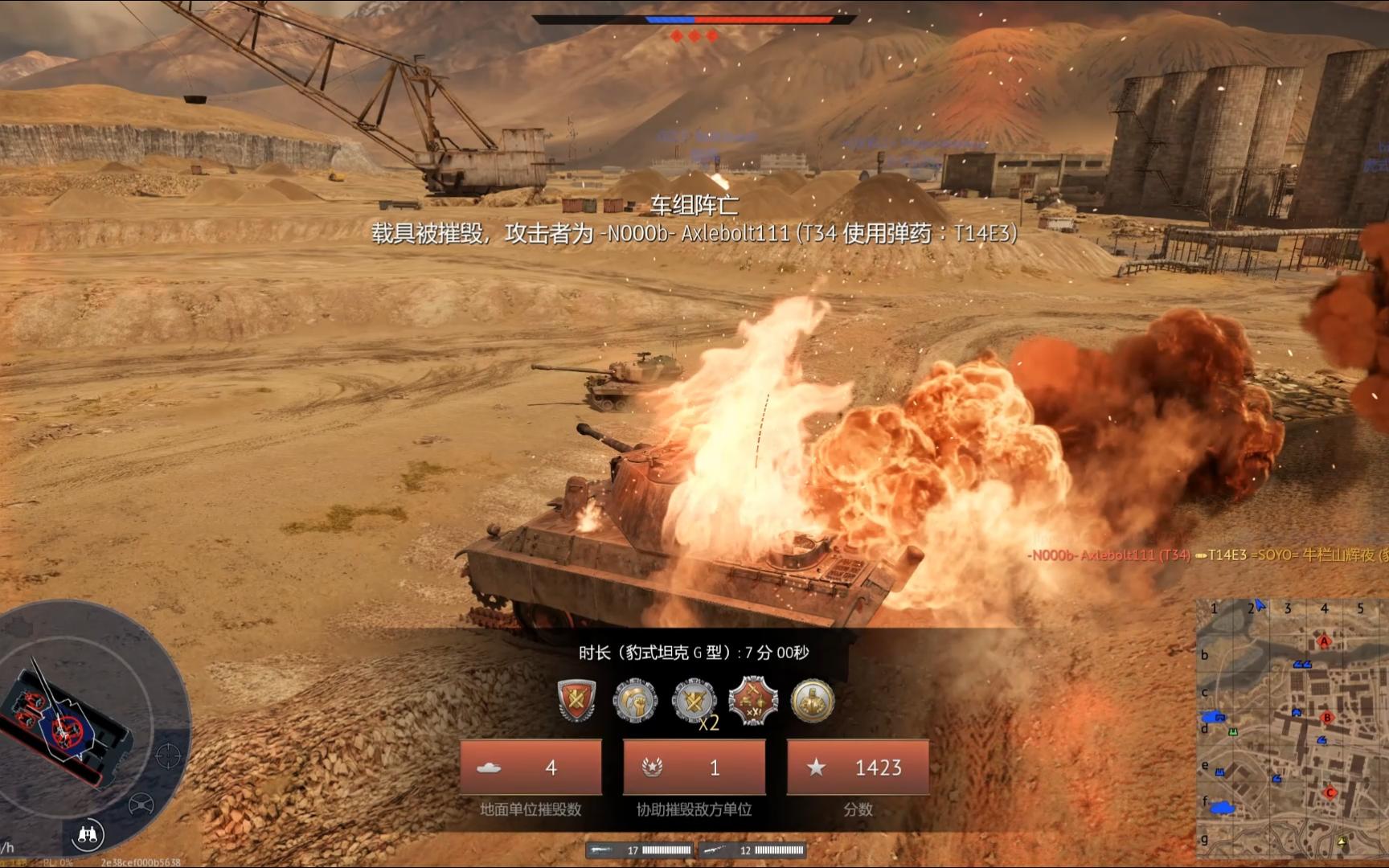
Task: Click the binoculars icon
Action: (88, 835)
